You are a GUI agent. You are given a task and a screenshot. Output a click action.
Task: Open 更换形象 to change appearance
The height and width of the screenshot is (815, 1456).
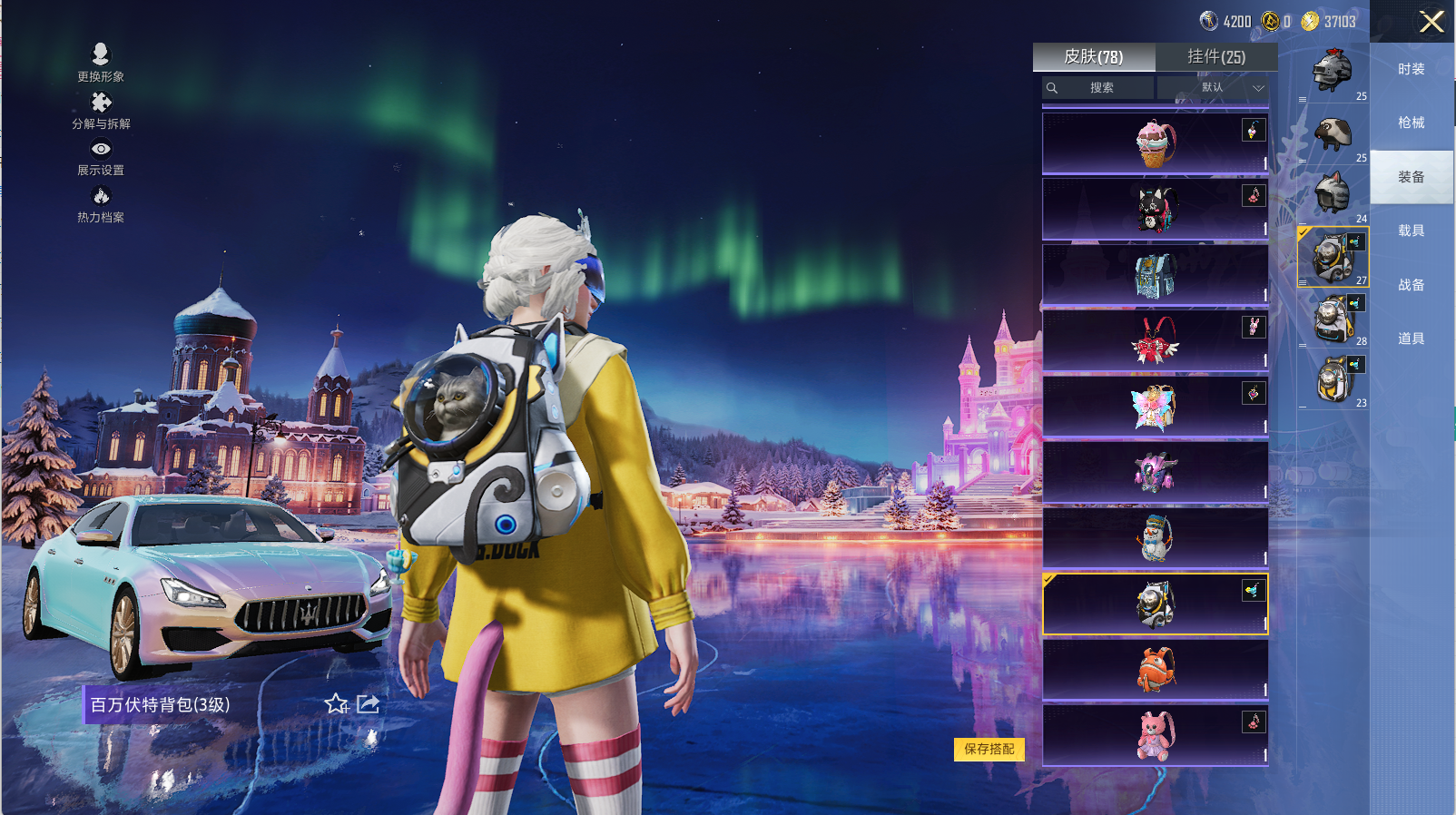coord(101,62)
